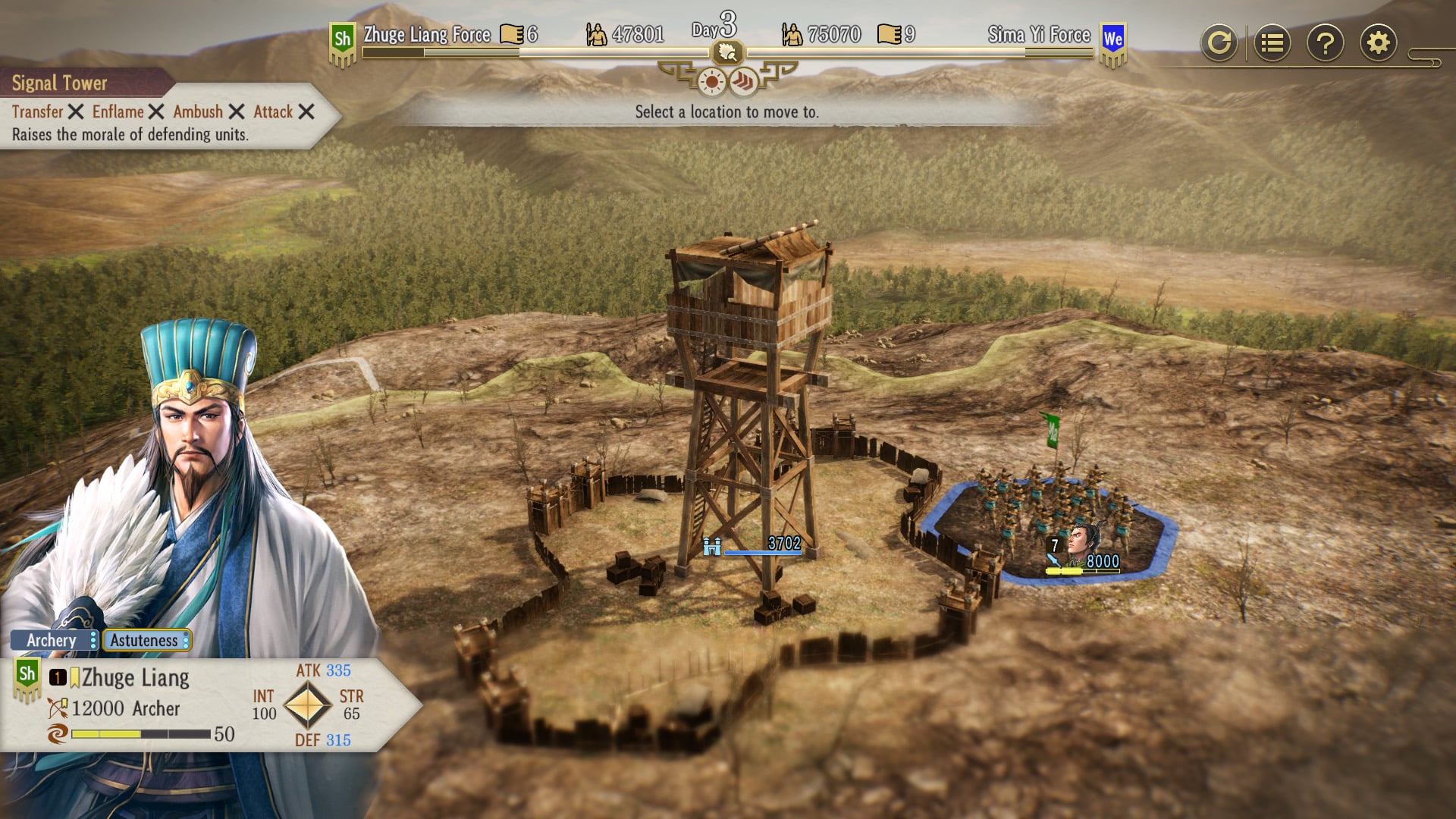Image resolution: width=1456 pixels, height=819 pixels.
Task: Select the Astuteness skill tag
Action: pos(146,640)
